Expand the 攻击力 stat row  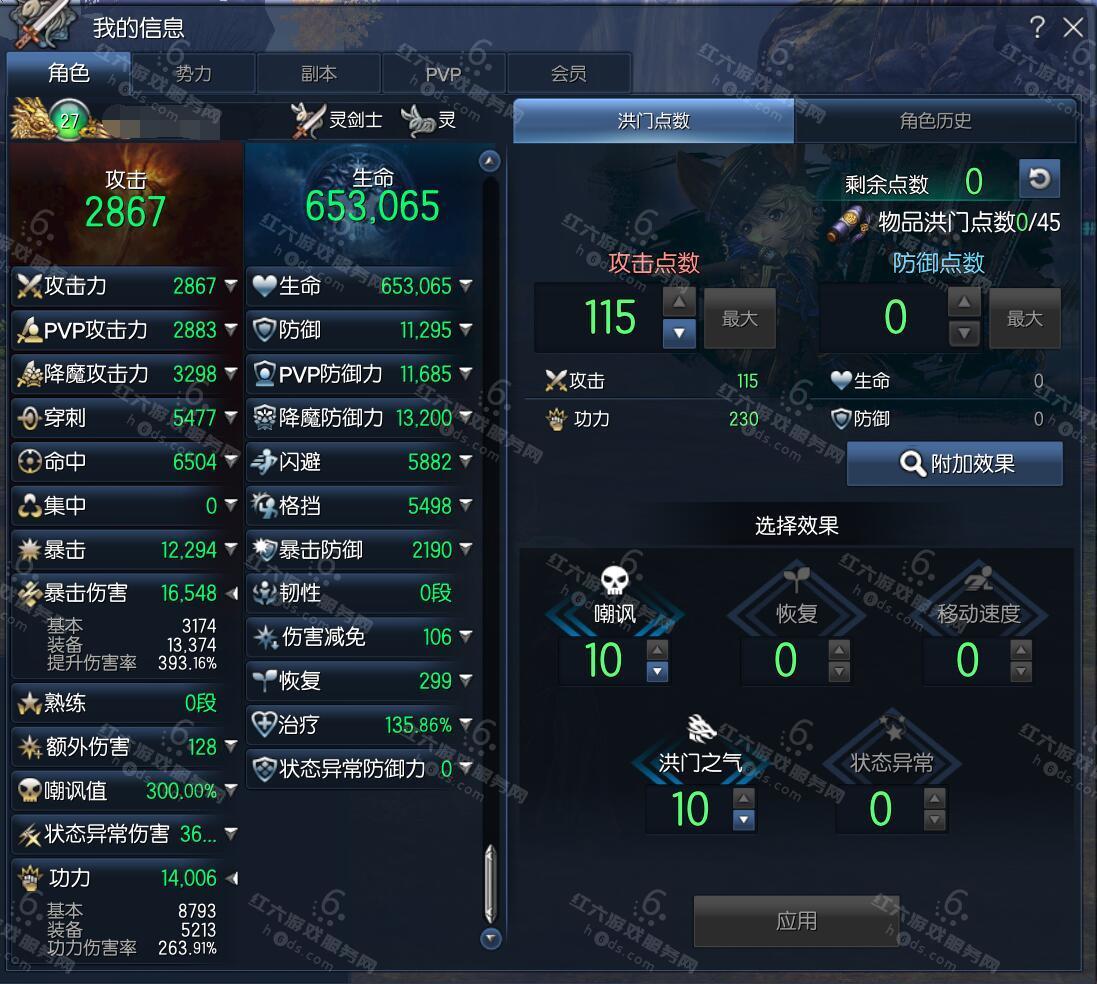(x=231, y=286)
